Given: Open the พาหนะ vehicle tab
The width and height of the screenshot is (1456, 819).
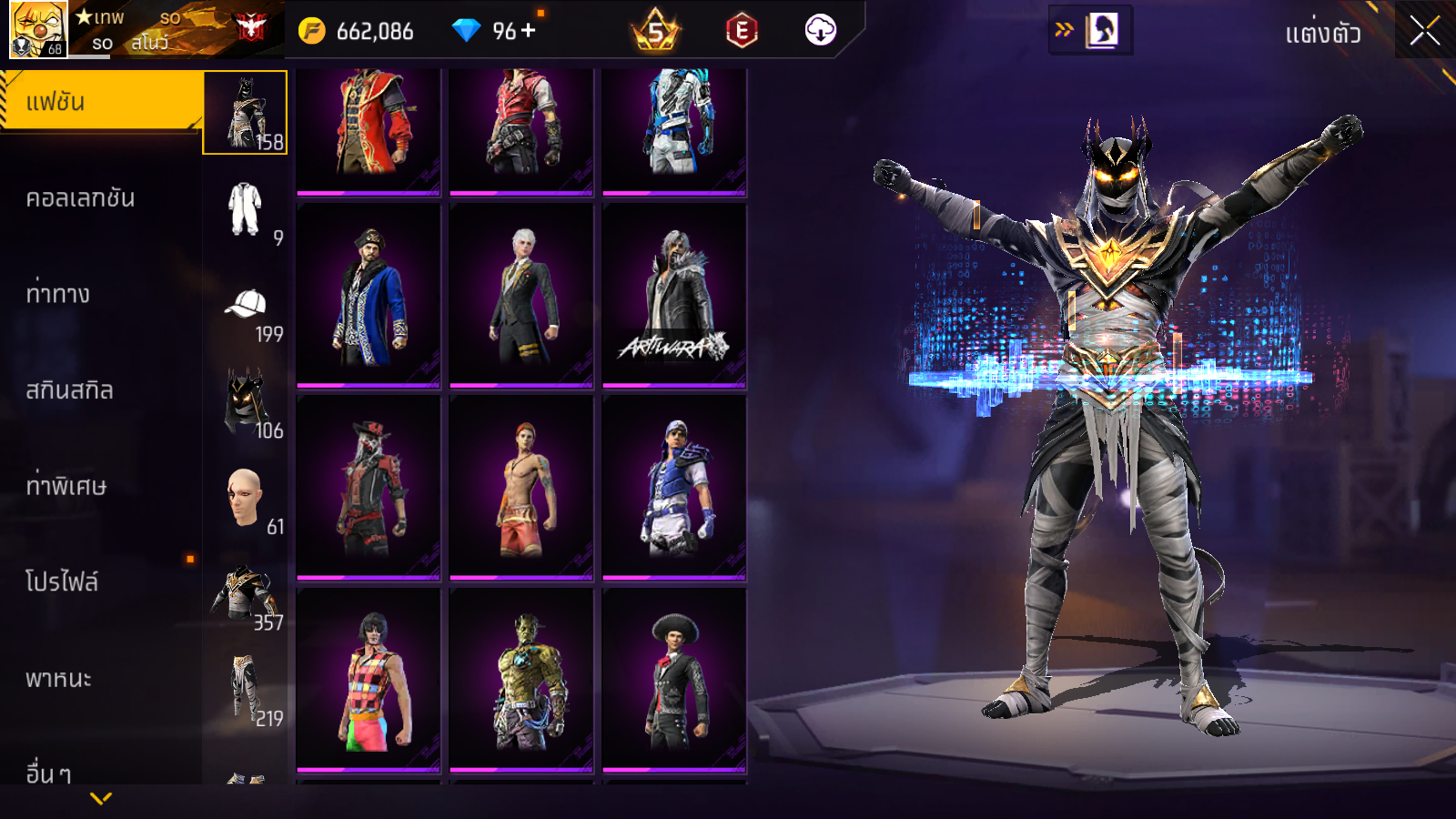Looking at the screenshot, I should coord(59,679).
